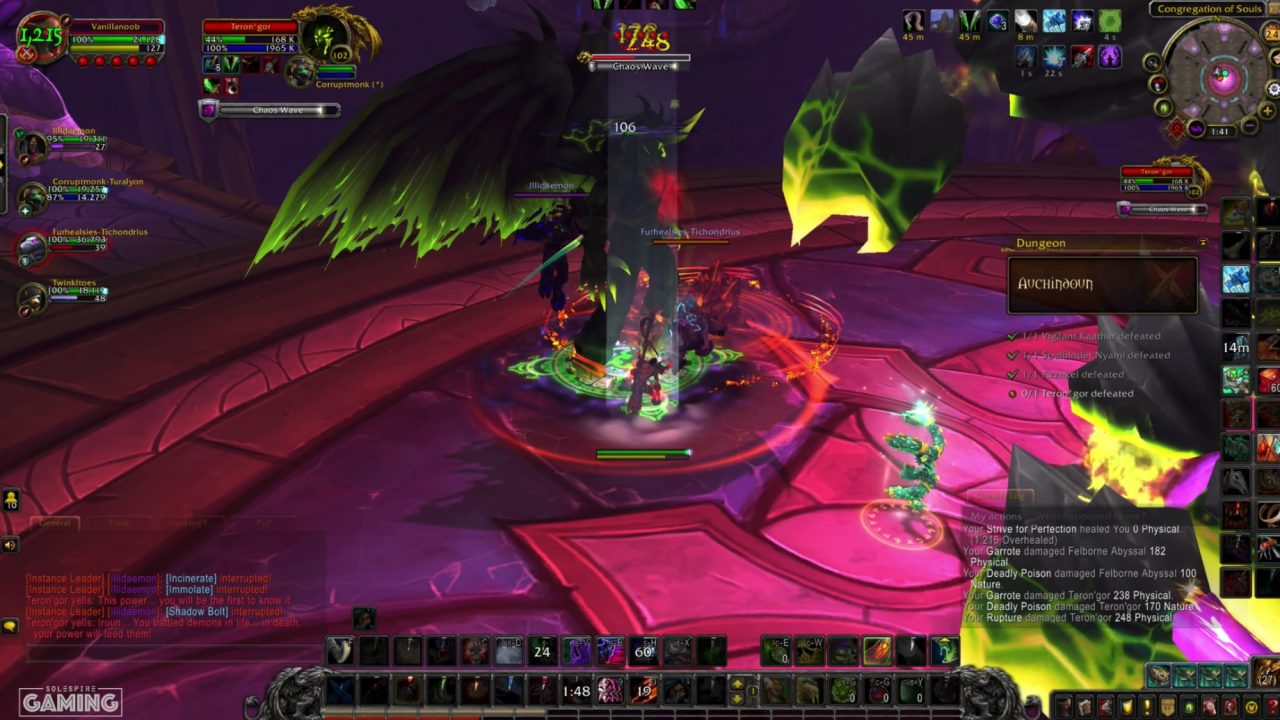The height and width of the screenshot is (720, 1280).
Task: Open social panel via friends icon above chat
Action: click(x=11, y=499)
